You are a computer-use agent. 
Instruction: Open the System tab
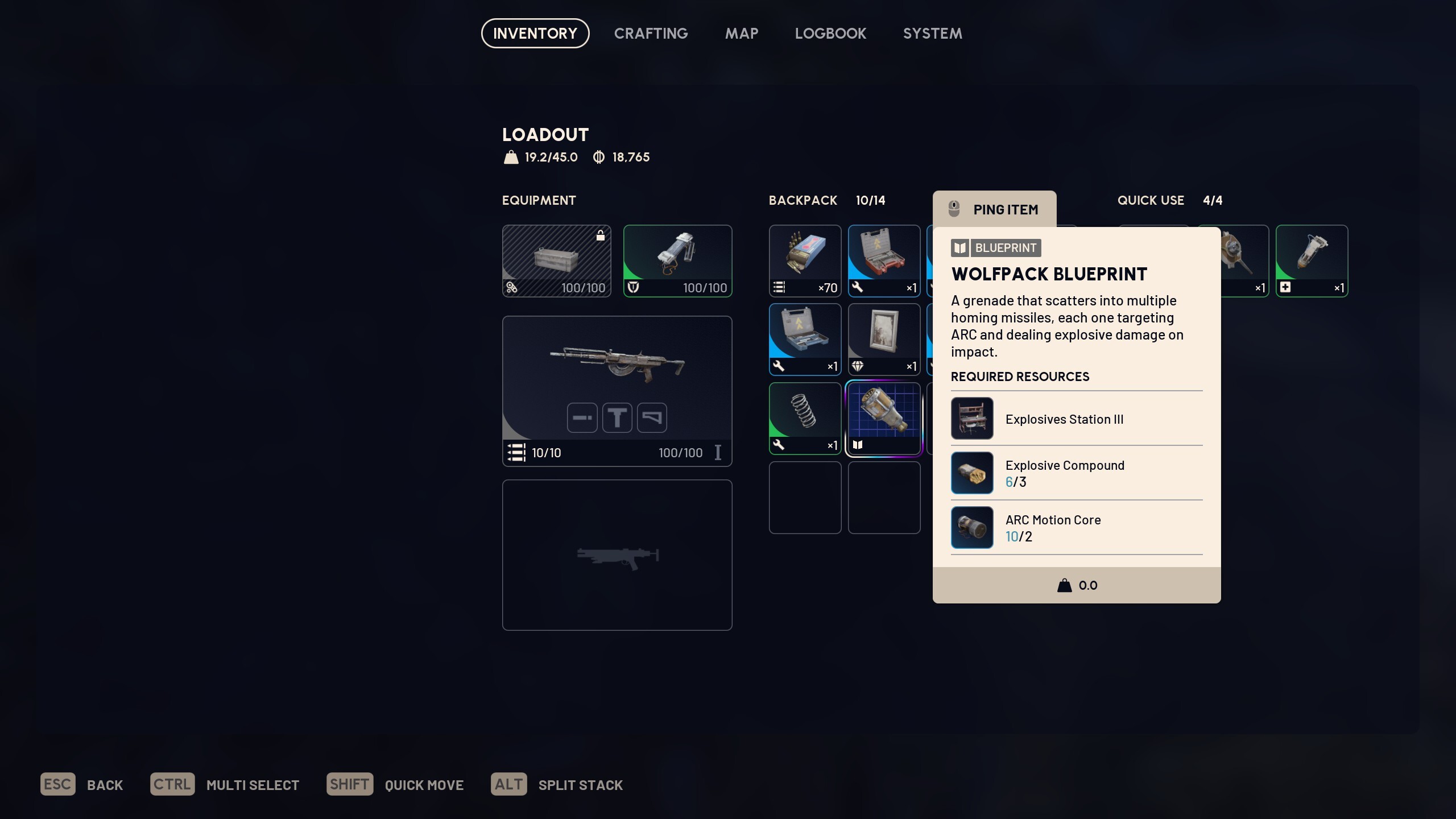tap(932, 34)
